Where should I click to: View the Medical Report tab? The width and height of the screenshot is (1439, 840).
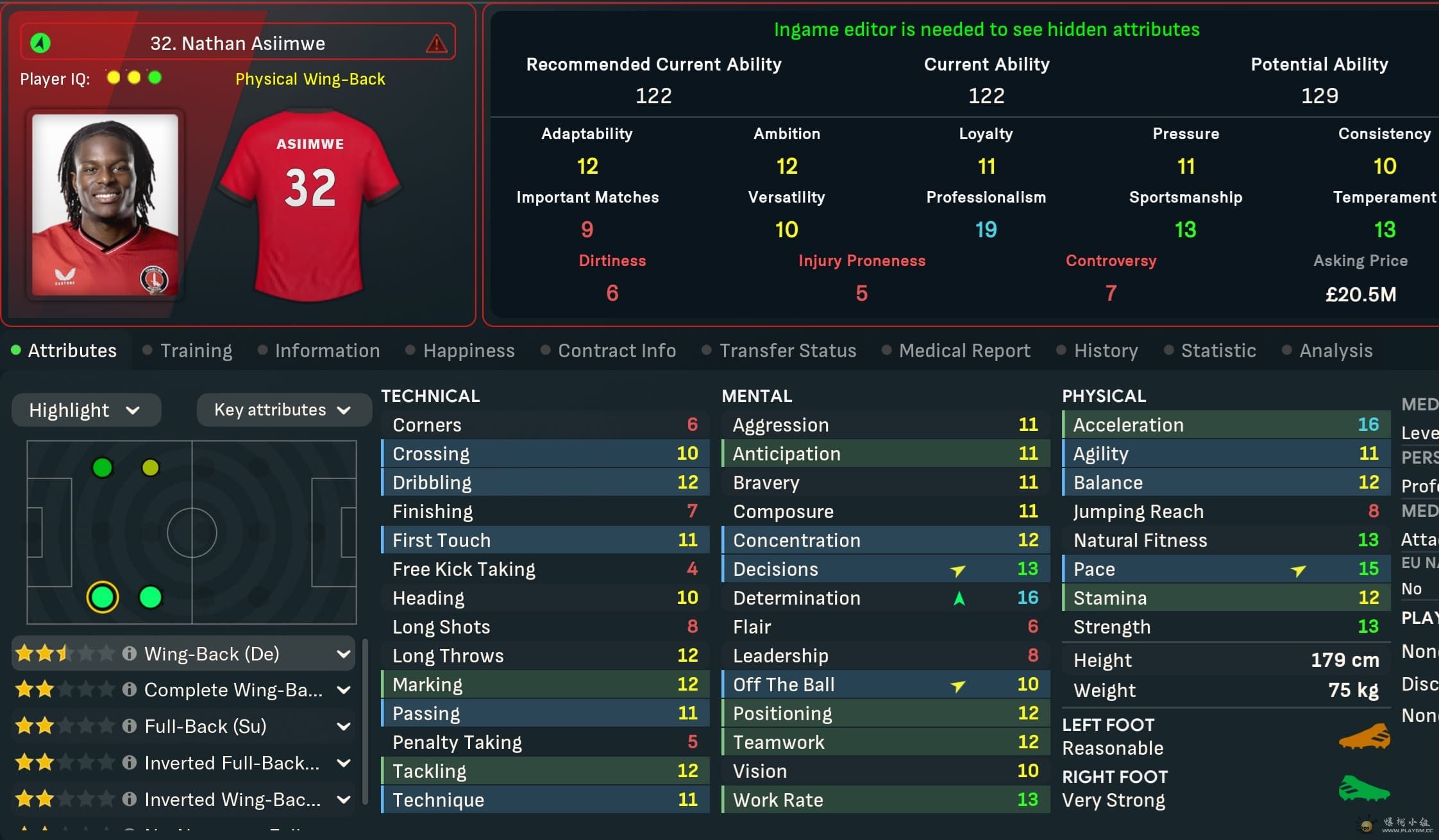point(964,351)
